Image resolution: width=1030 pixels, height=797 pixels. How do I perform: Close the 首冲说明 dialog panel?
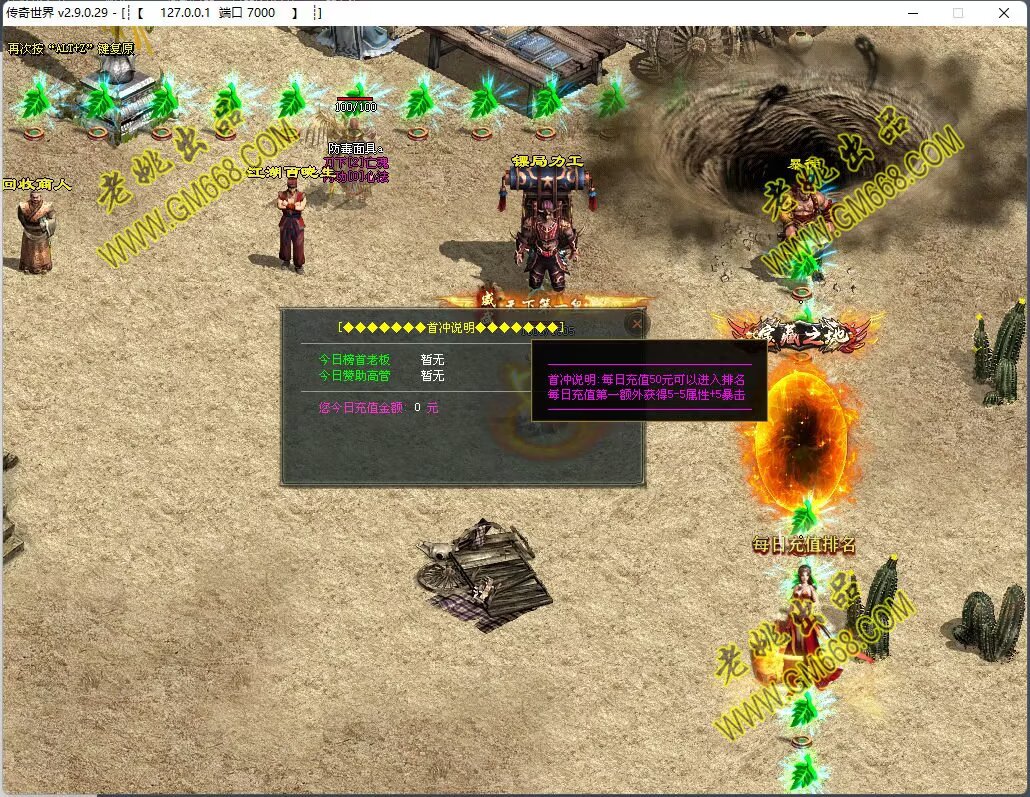pos(636,324)
